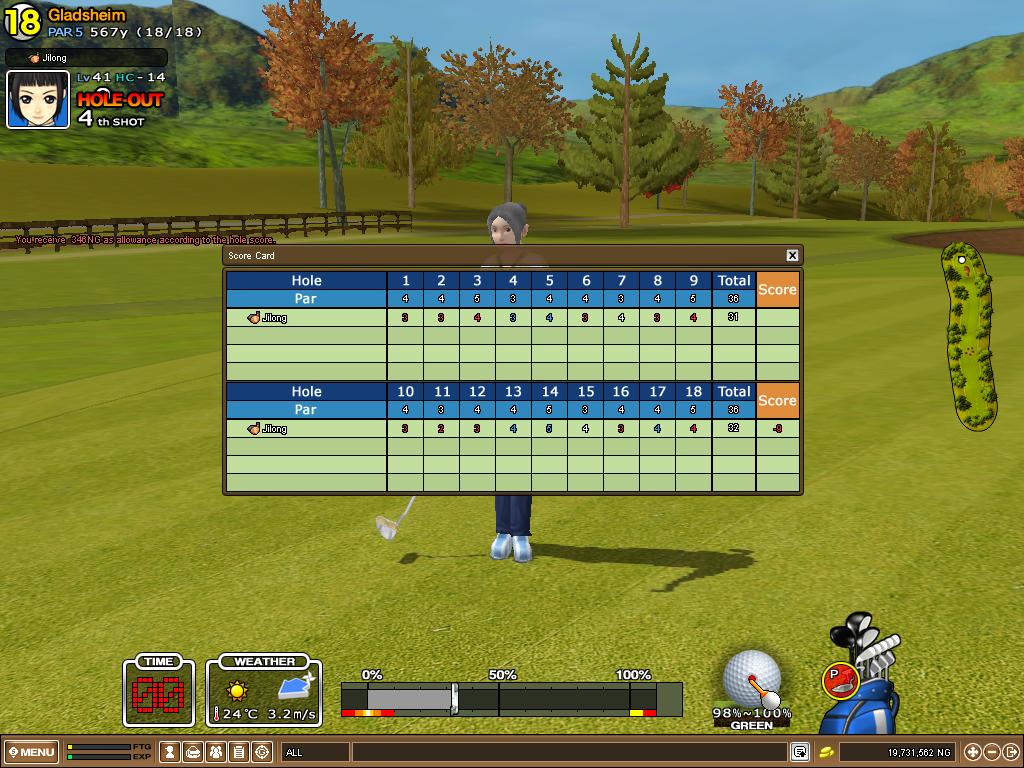
Task: Close the Score Card window
Action: click(792, 256)
